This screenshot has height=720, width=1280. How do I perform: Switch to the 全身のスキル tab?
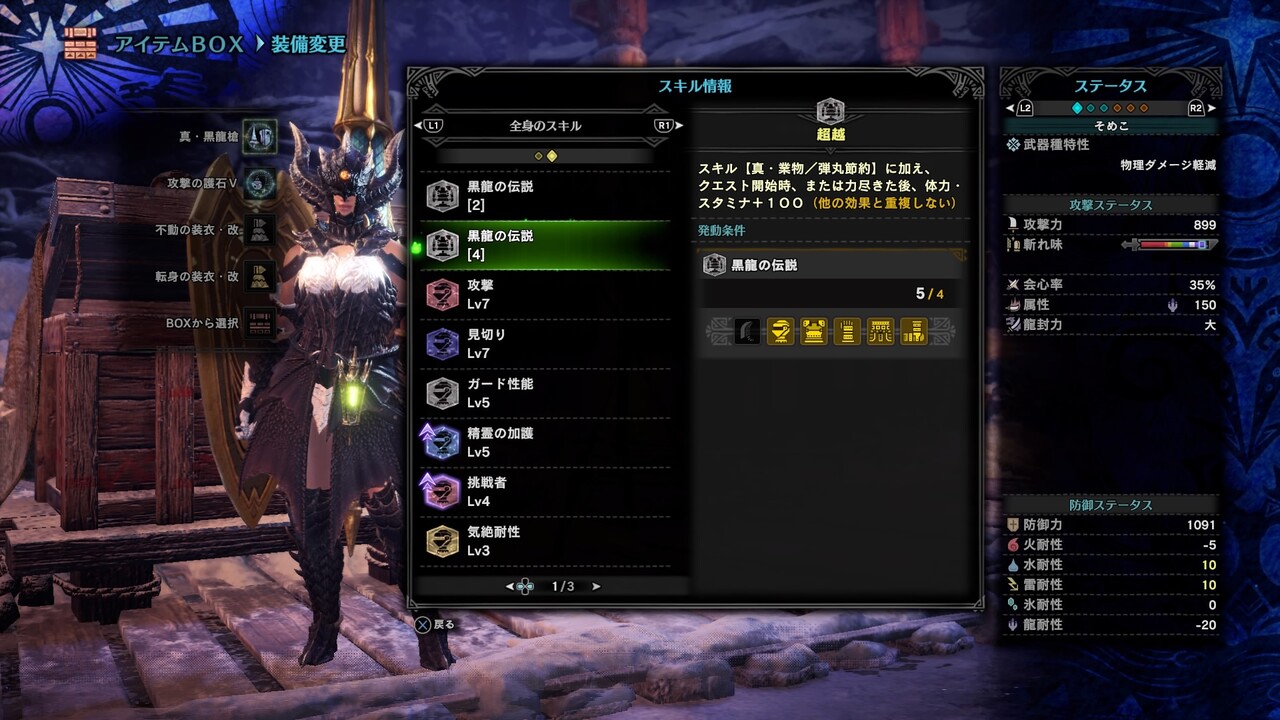click(546, 125)
